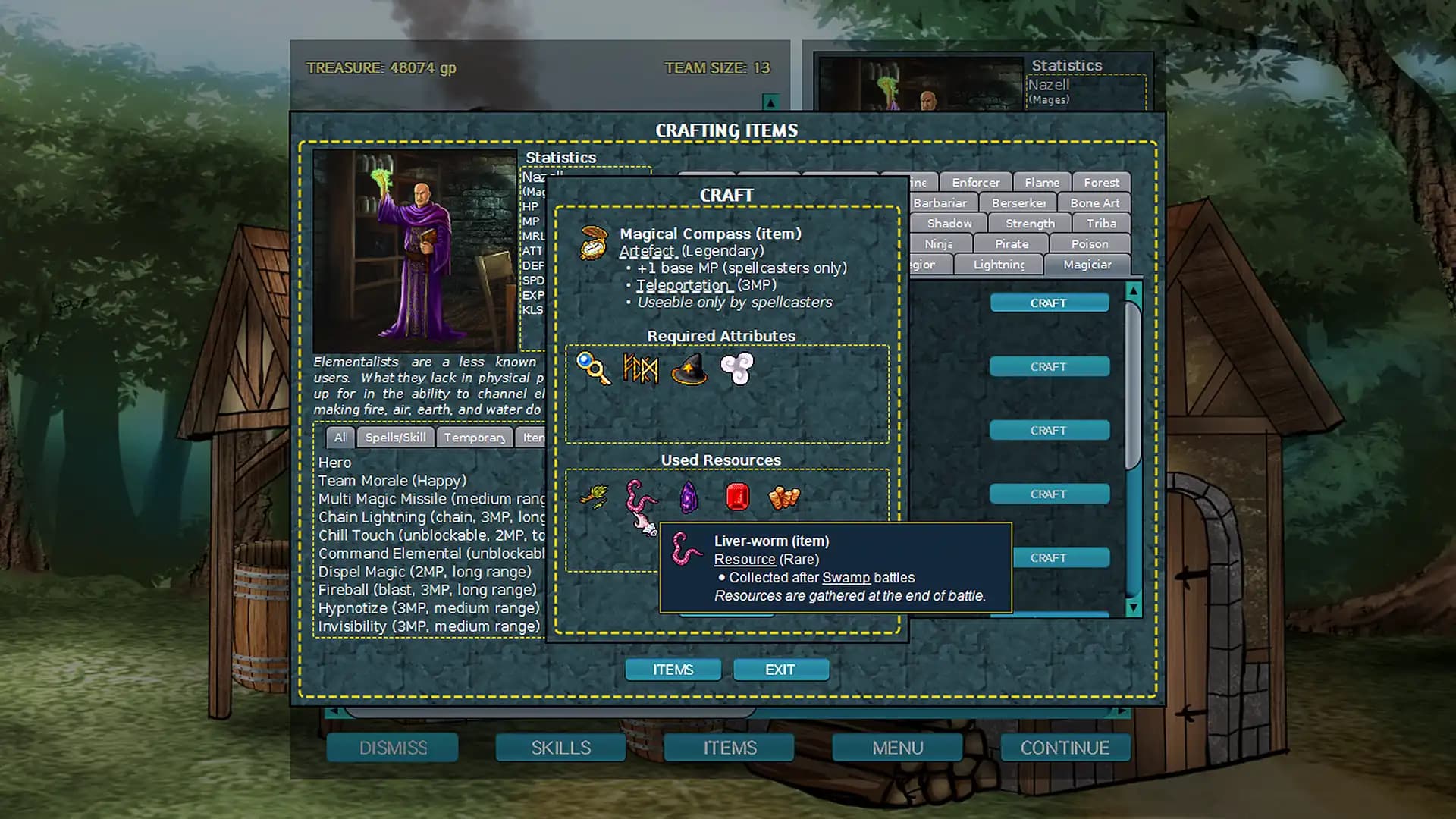
Task: Click the Teleportation link in item description
Action: pyautogui.click(x=682, y=285)
